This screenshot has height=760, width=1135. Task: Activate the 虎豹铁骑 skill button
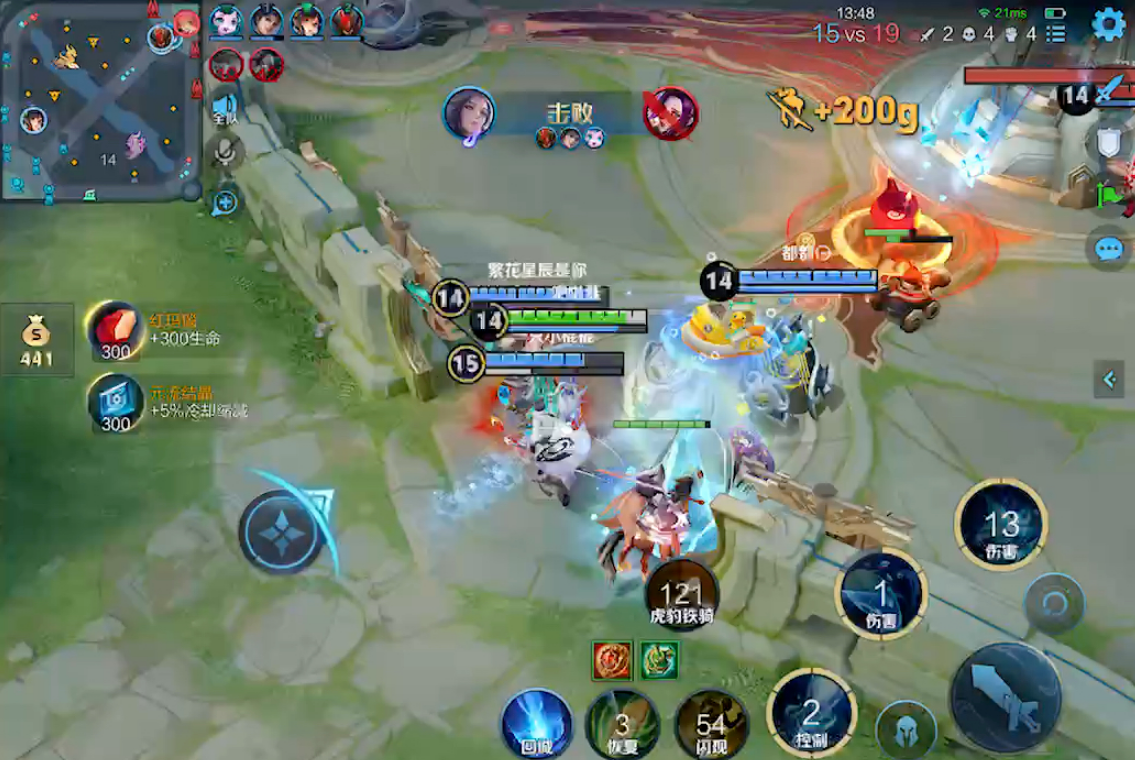(682, 597)
